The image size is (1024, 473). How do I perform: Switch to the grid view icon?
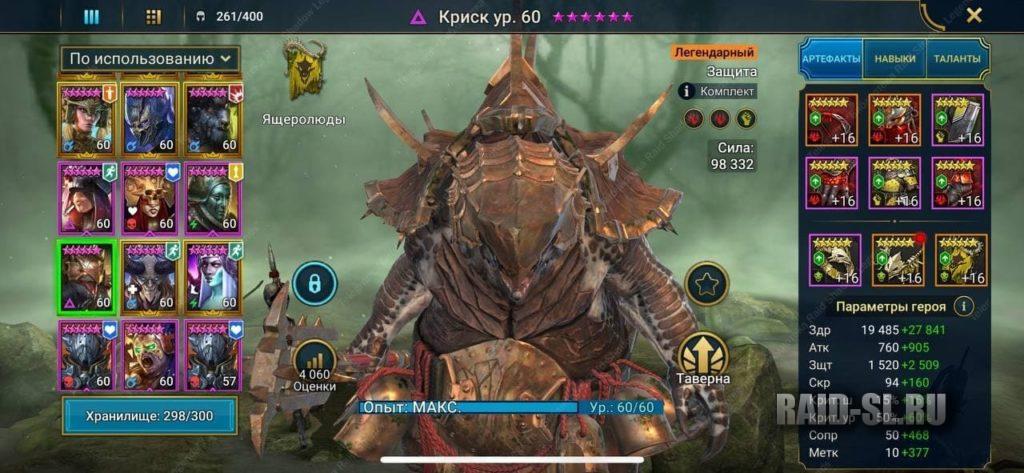point(153,16)
